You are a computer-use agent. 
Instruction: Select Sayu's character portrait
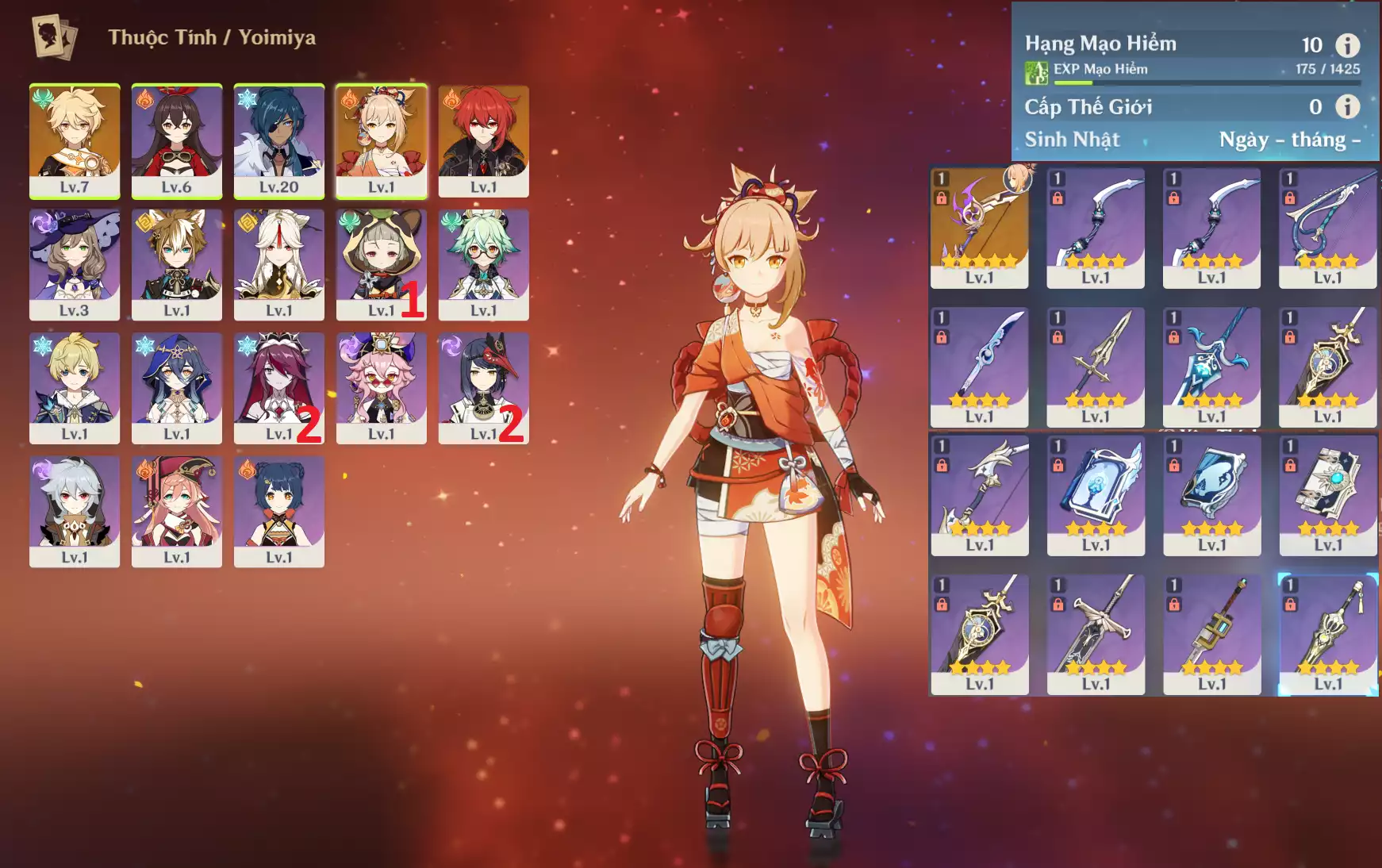click(x=381, y=264)
